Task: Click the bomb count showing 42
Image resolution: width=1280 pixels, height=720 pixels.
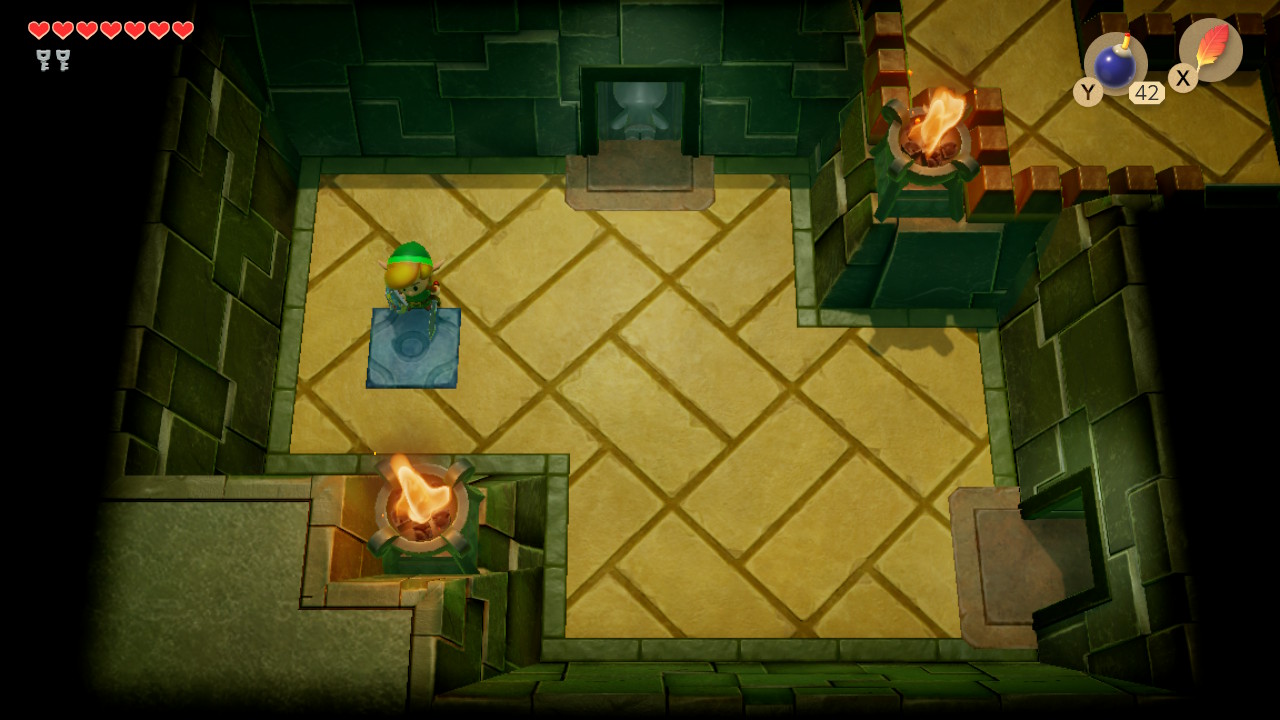Action: point(1147,92)
